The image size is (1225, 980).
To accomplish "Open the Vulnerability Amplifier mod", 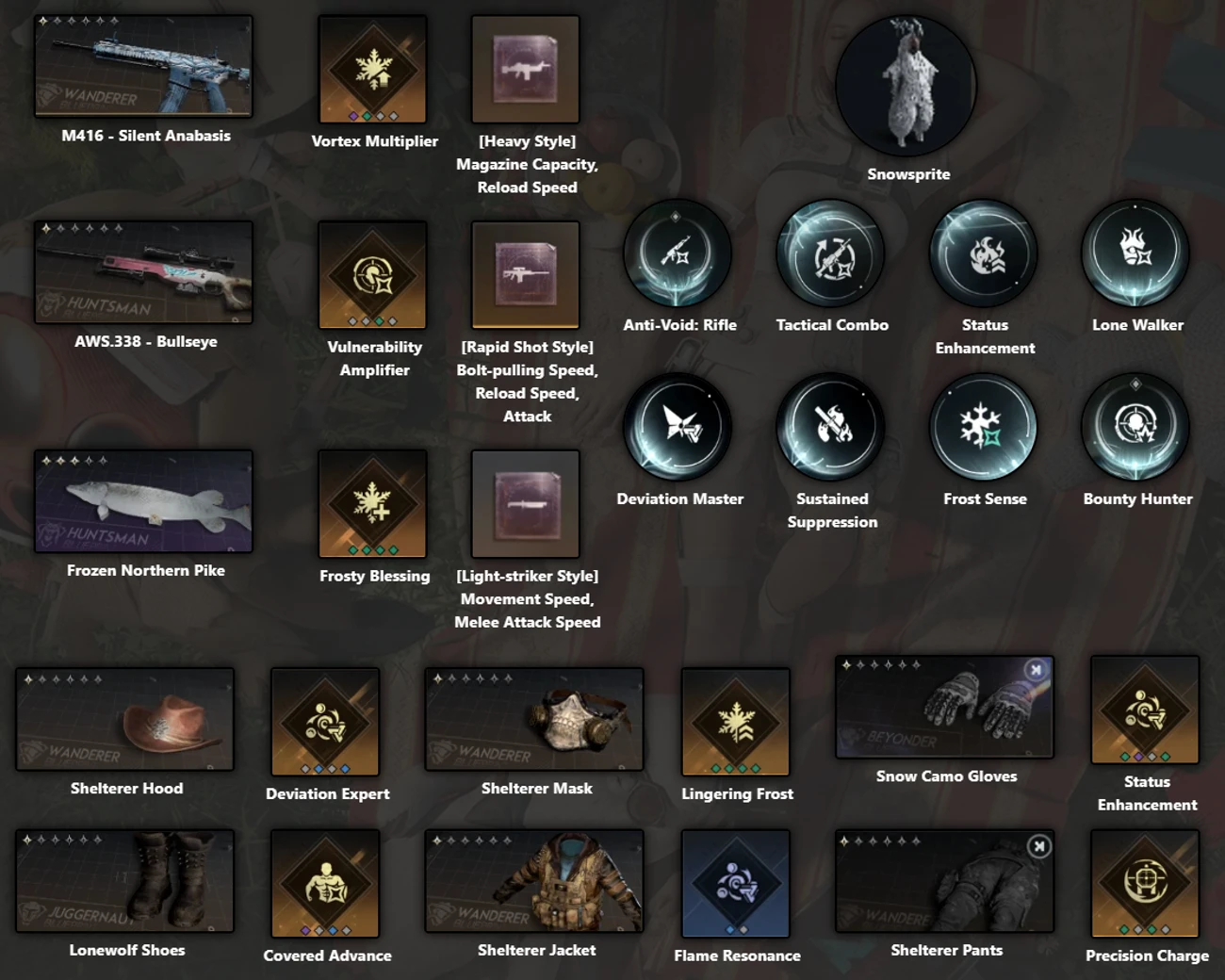I will pyautogui.click(x=373, y=276).
